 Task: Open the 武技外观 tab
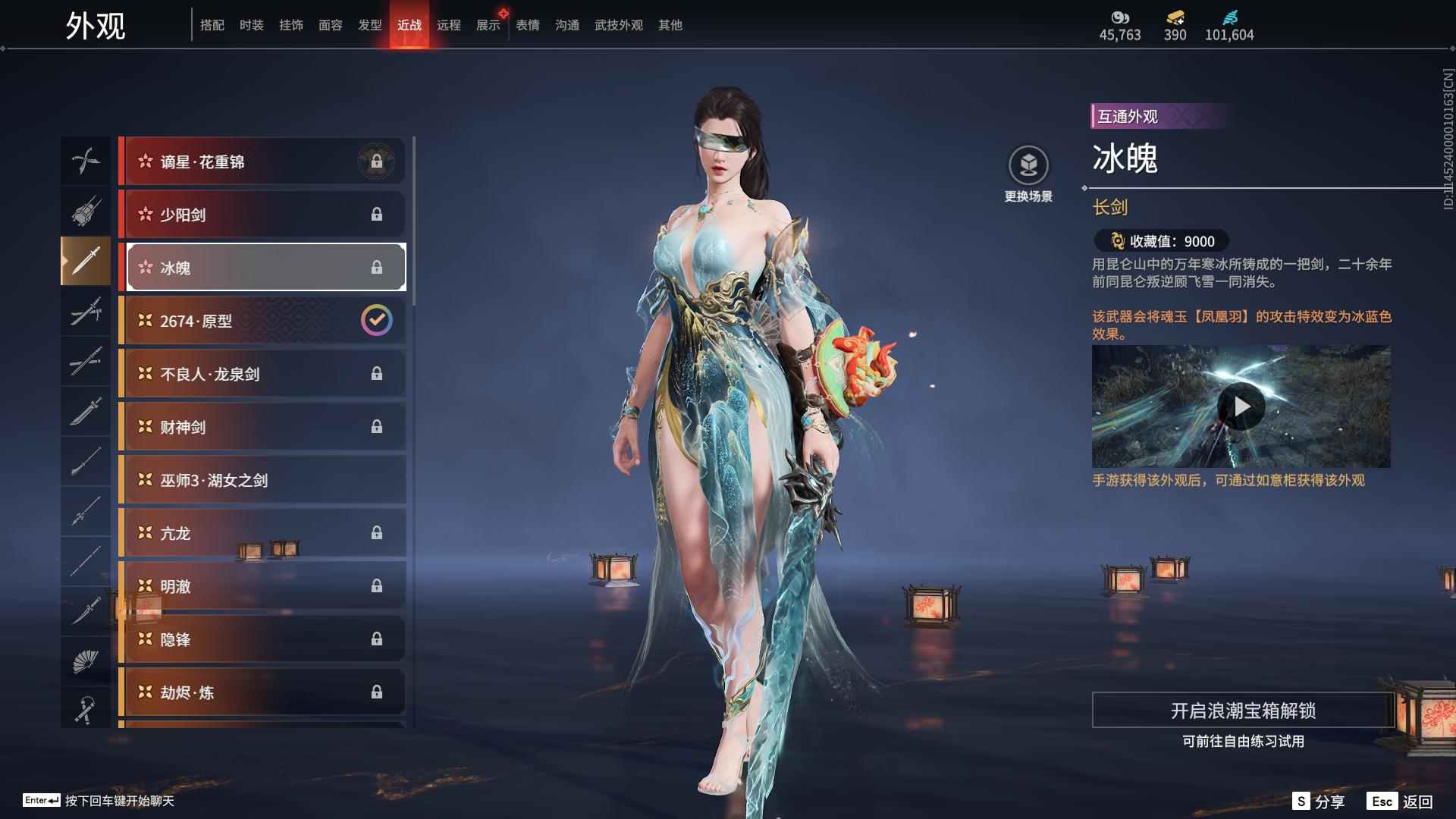[x=618, y=25]
